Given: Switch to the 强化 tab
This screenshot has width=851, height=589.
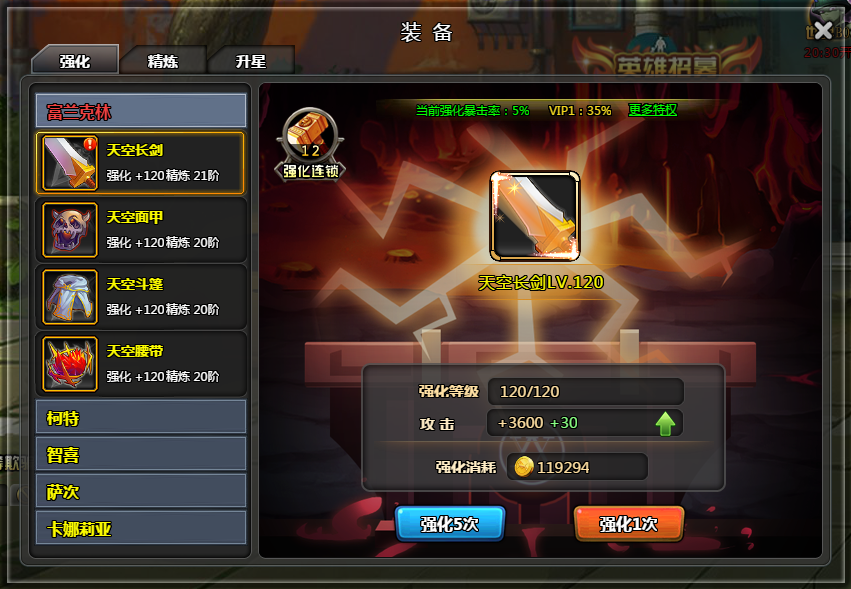Looking at the screenshot, I should pos(75,60).
